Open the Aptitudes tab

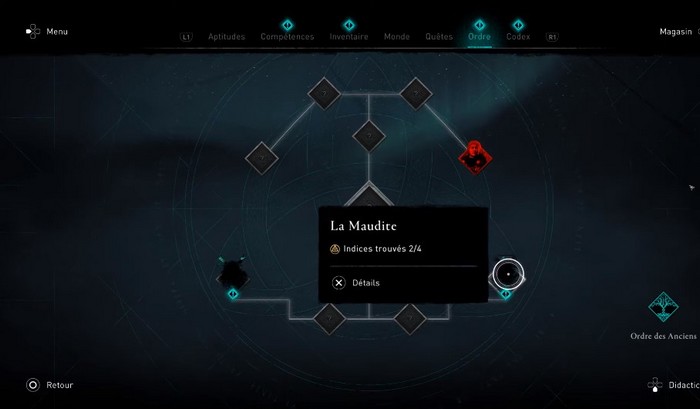[226, 37]
